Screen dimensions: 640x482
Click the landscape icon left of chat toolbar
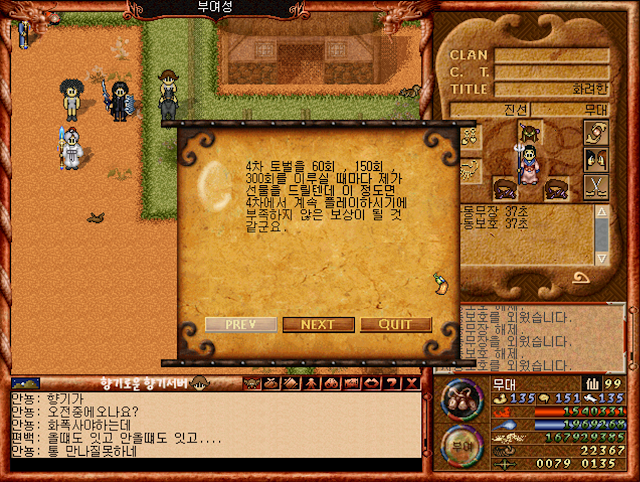25,383
